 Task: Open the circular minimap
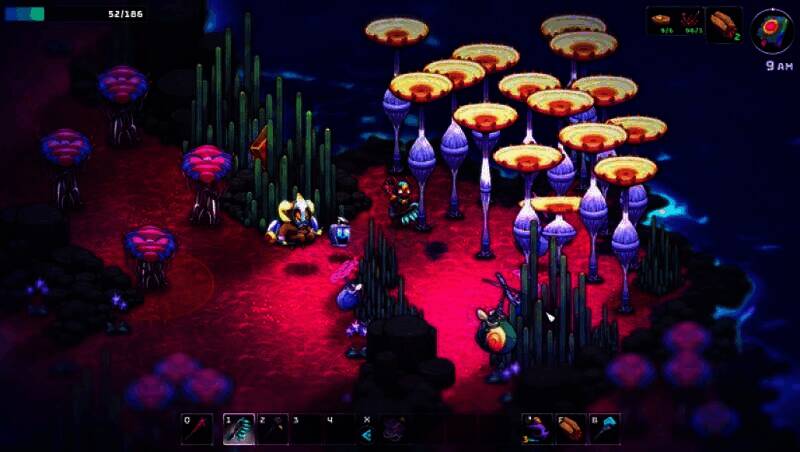(771, 29)
